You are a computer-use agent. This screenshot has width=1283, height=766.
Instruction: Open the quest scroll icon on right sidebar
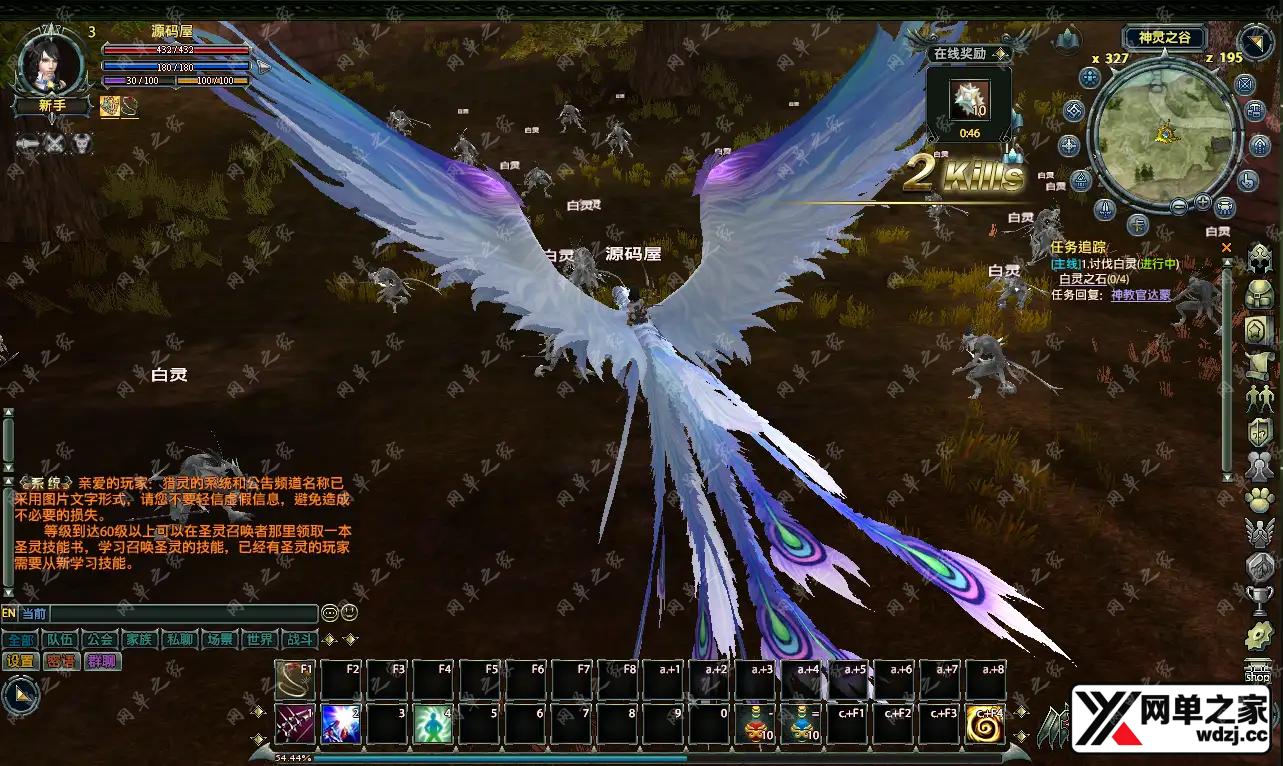coord(1257,361)
